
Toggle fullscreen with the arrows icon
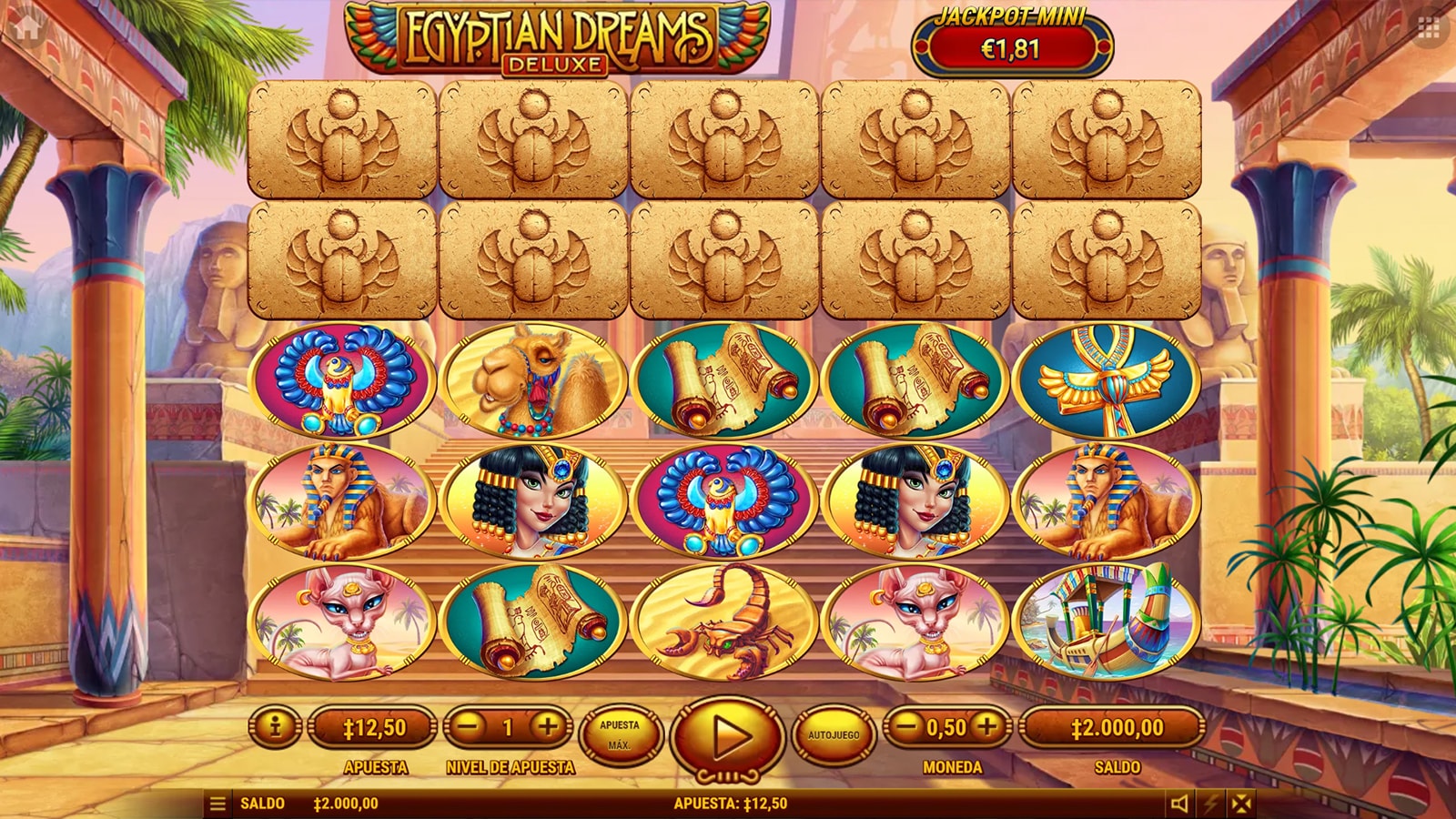pos(1241,804)
